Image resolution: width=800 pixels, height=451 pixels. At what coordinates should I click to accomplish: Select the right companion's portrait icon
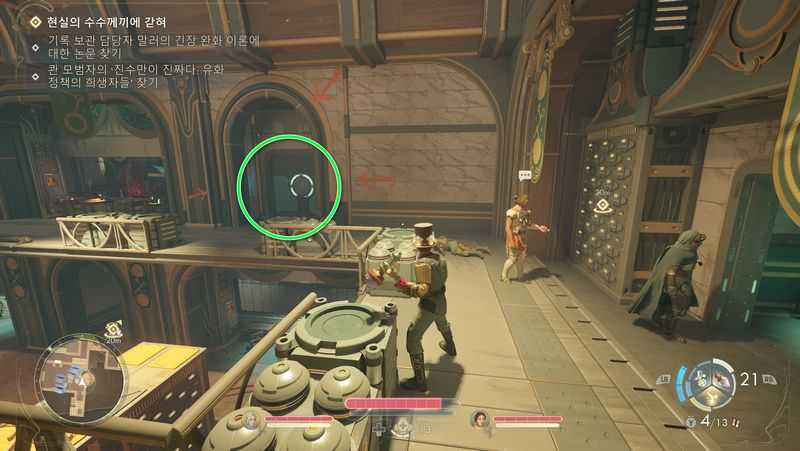pos(479,420)
